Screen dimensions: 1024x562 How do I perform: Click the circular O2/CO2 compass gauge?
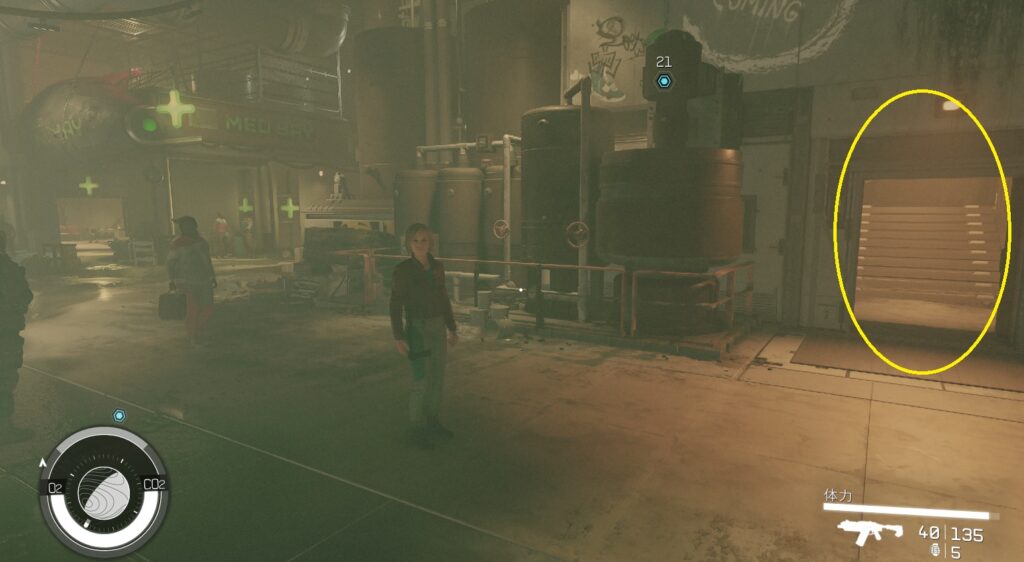click(x=104, y=489)
